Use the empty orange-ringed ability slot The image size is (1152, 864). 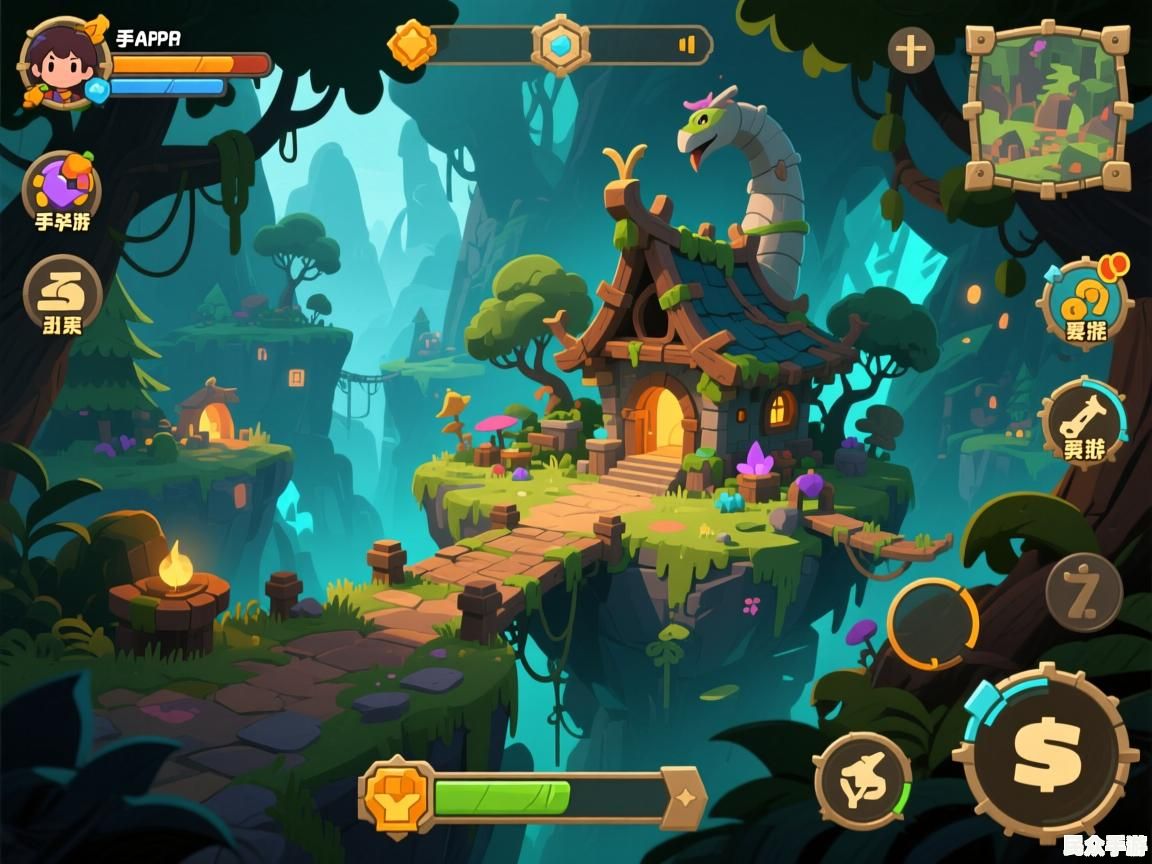932,624
